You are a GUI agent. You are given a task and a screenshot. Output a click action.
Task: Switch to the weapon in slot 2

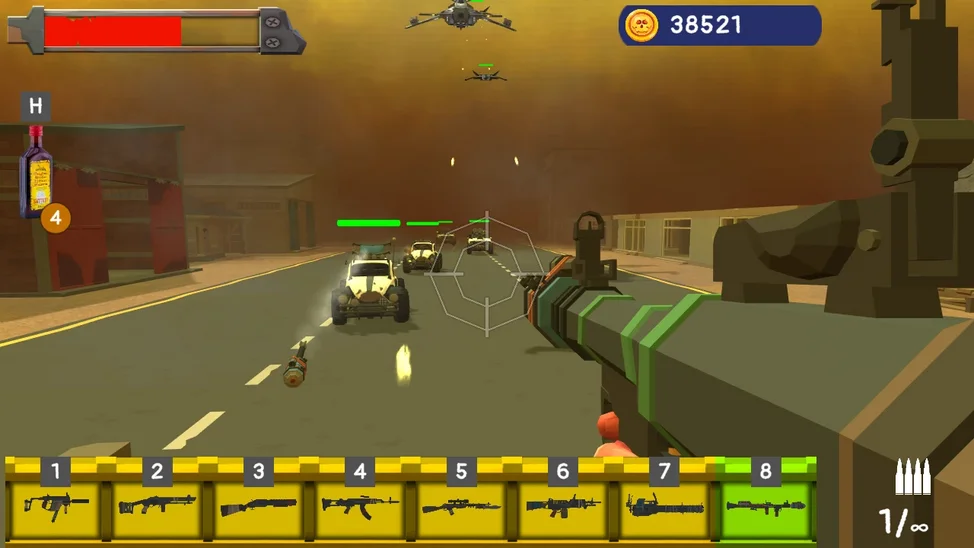tap(157, 502)
